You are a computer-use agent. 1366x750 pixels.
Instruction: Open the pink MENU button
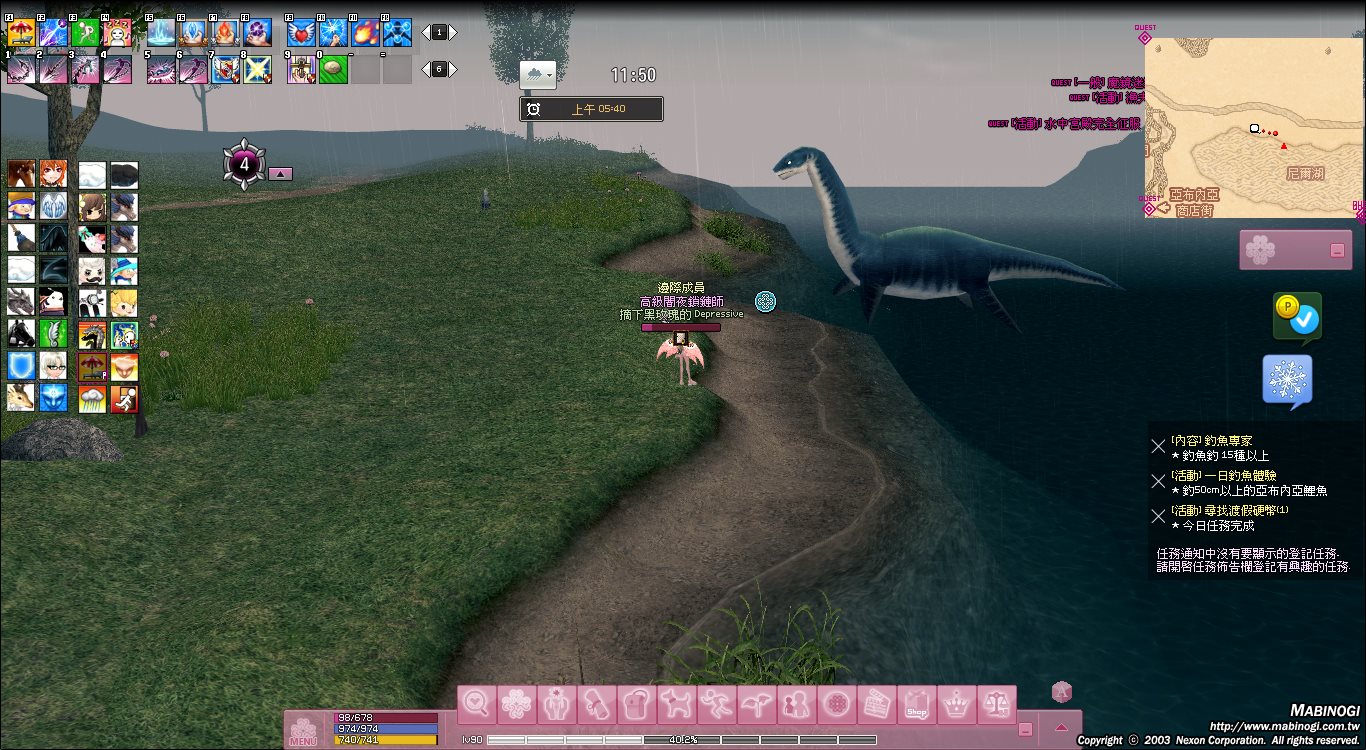point(304,730)
